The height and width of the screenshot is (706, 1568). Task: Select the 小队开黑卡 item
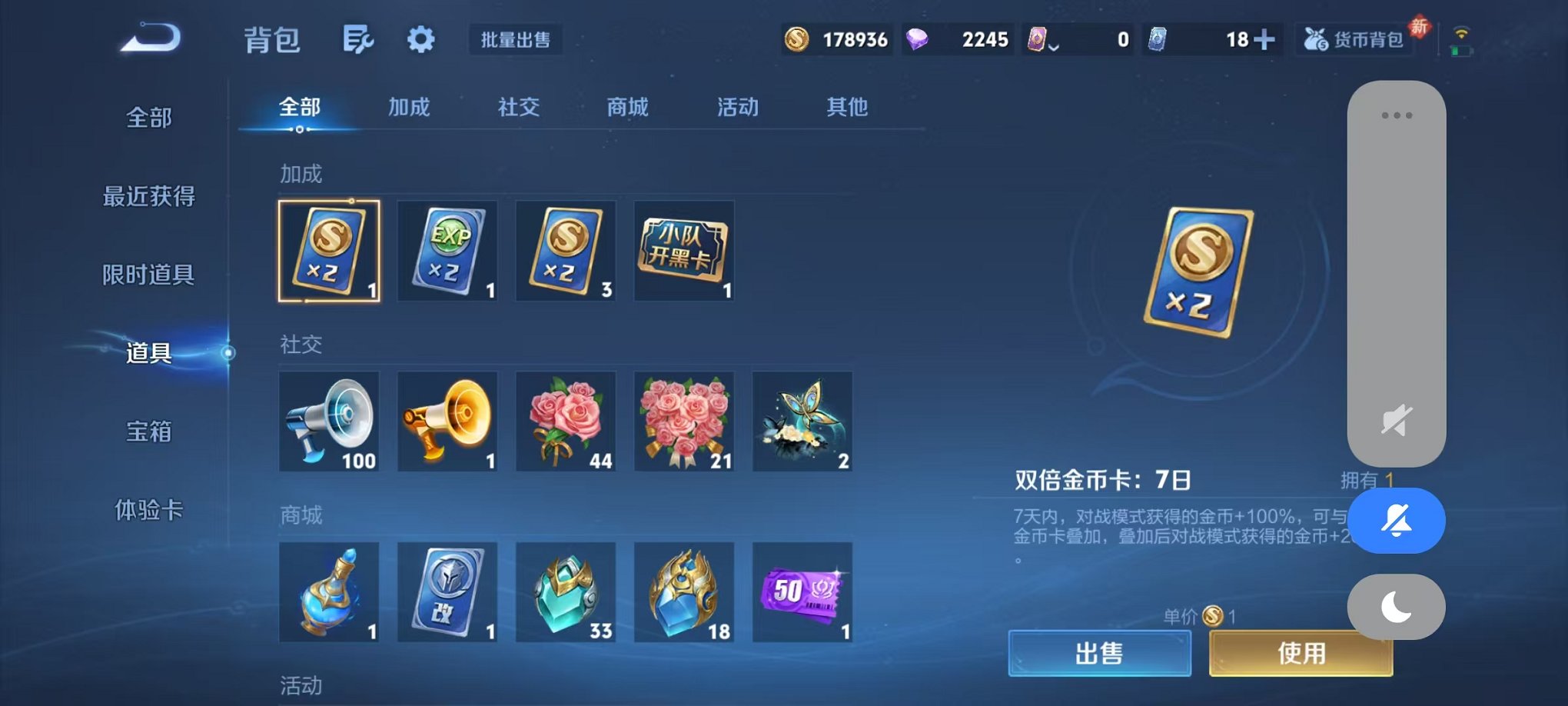[x=683, y=251]
